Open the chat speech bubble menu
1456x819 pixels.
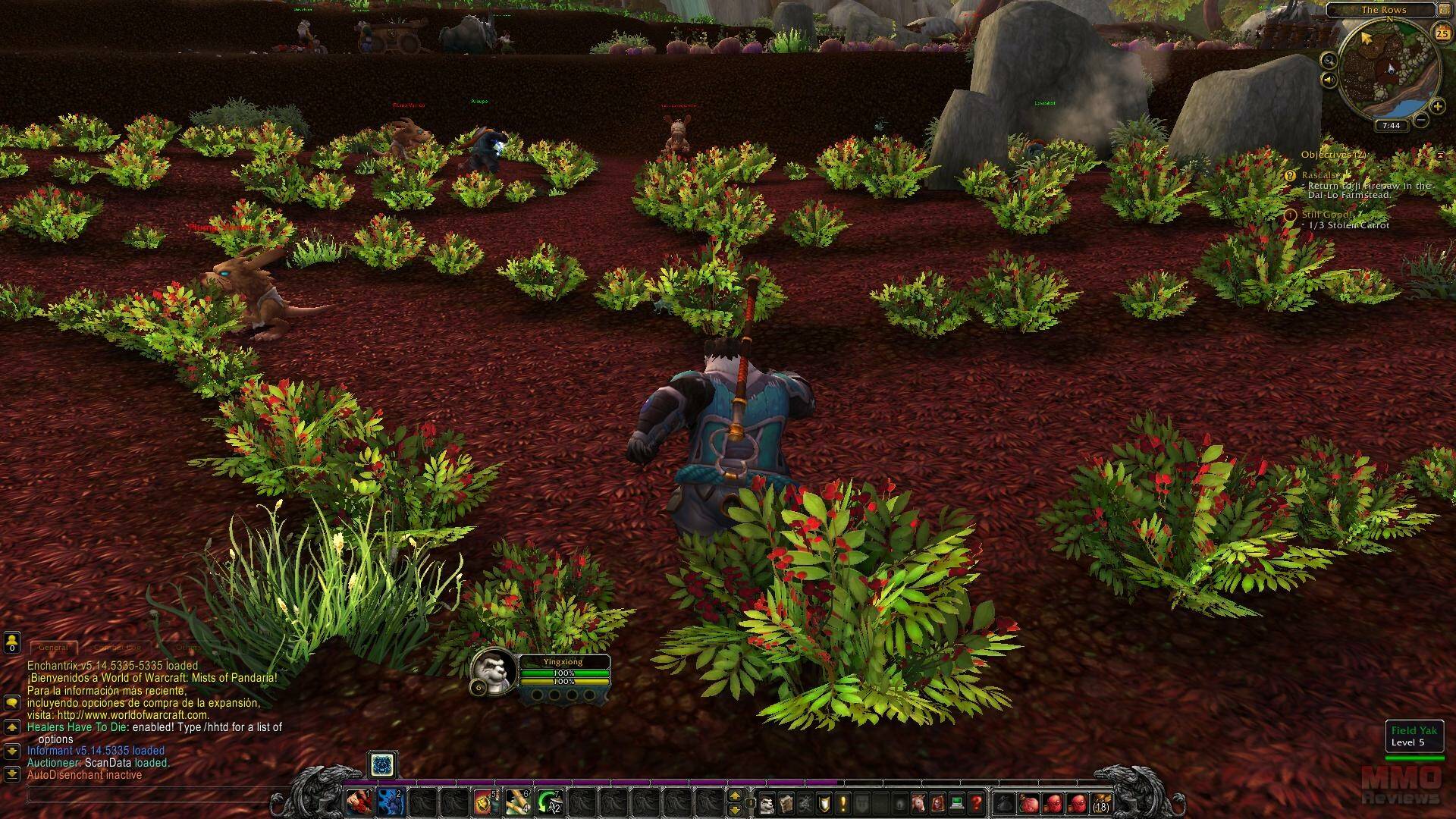pos(11,704)
